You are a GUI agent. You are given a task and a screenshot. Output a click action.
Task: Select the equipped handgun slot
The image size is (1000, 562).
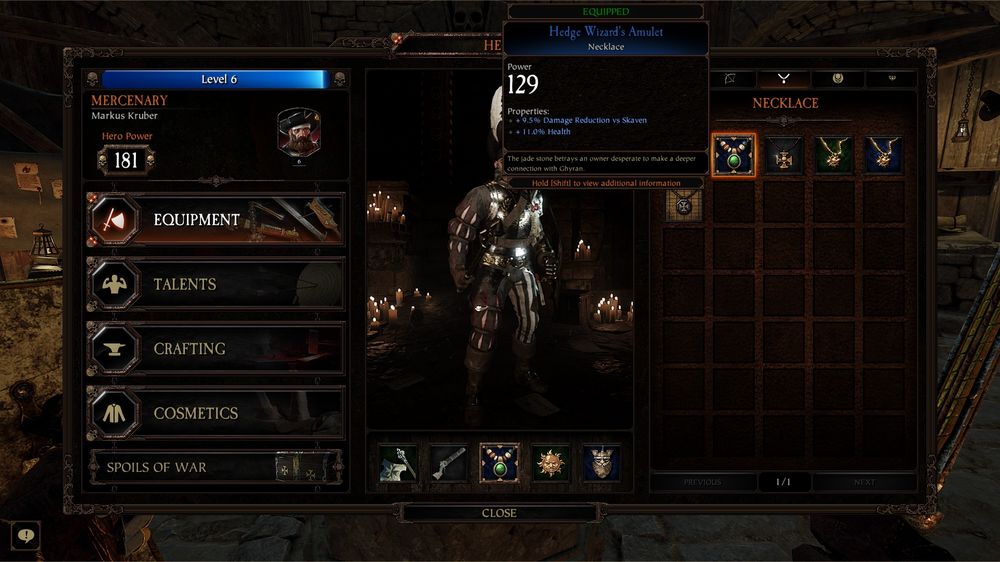tap(448, 463)
